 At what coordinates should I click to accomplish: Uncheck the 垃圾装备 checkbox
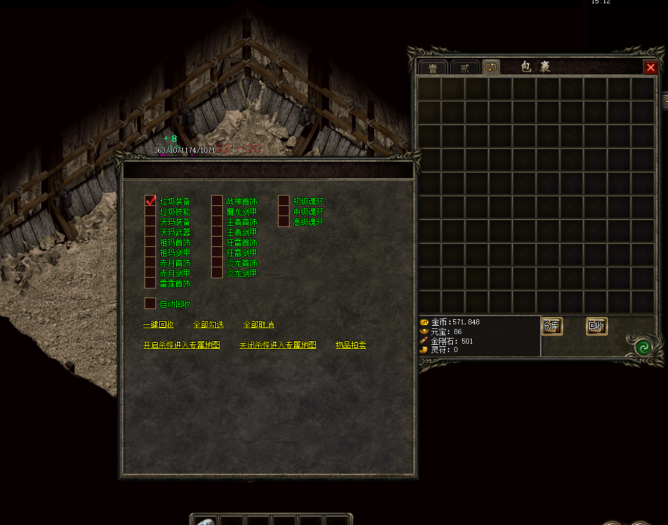(151, 201)
